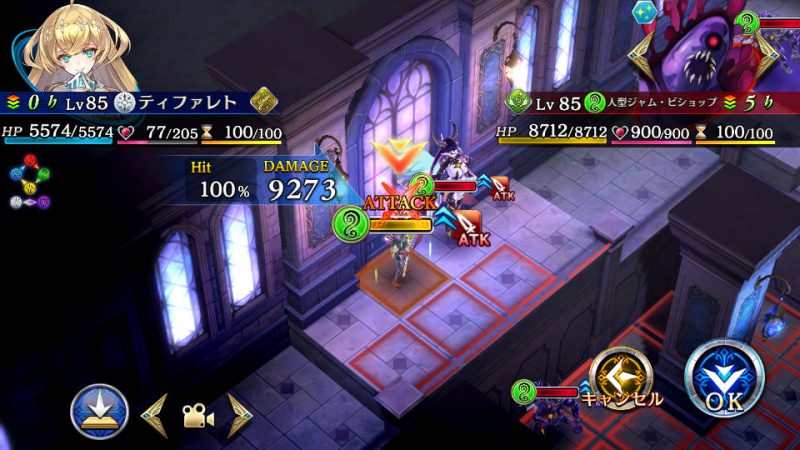Show the elemental affinity wheel
Viewport: 800px width, 450px height.
tap(30, 185)
